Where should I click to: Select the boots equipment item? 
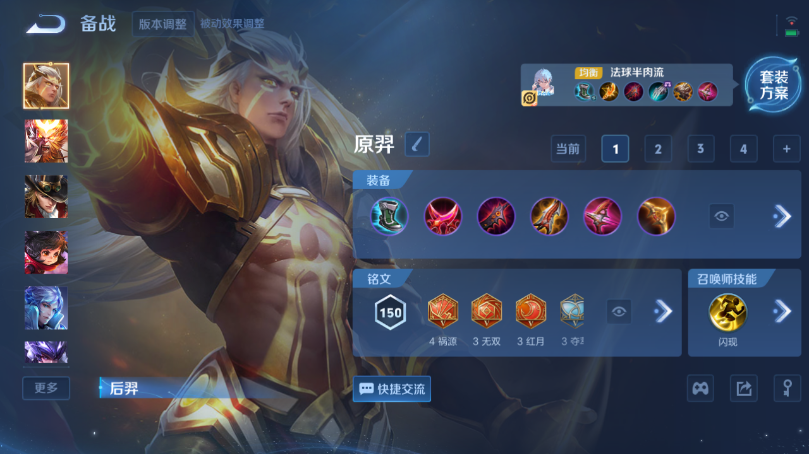(x=389, y=216)
